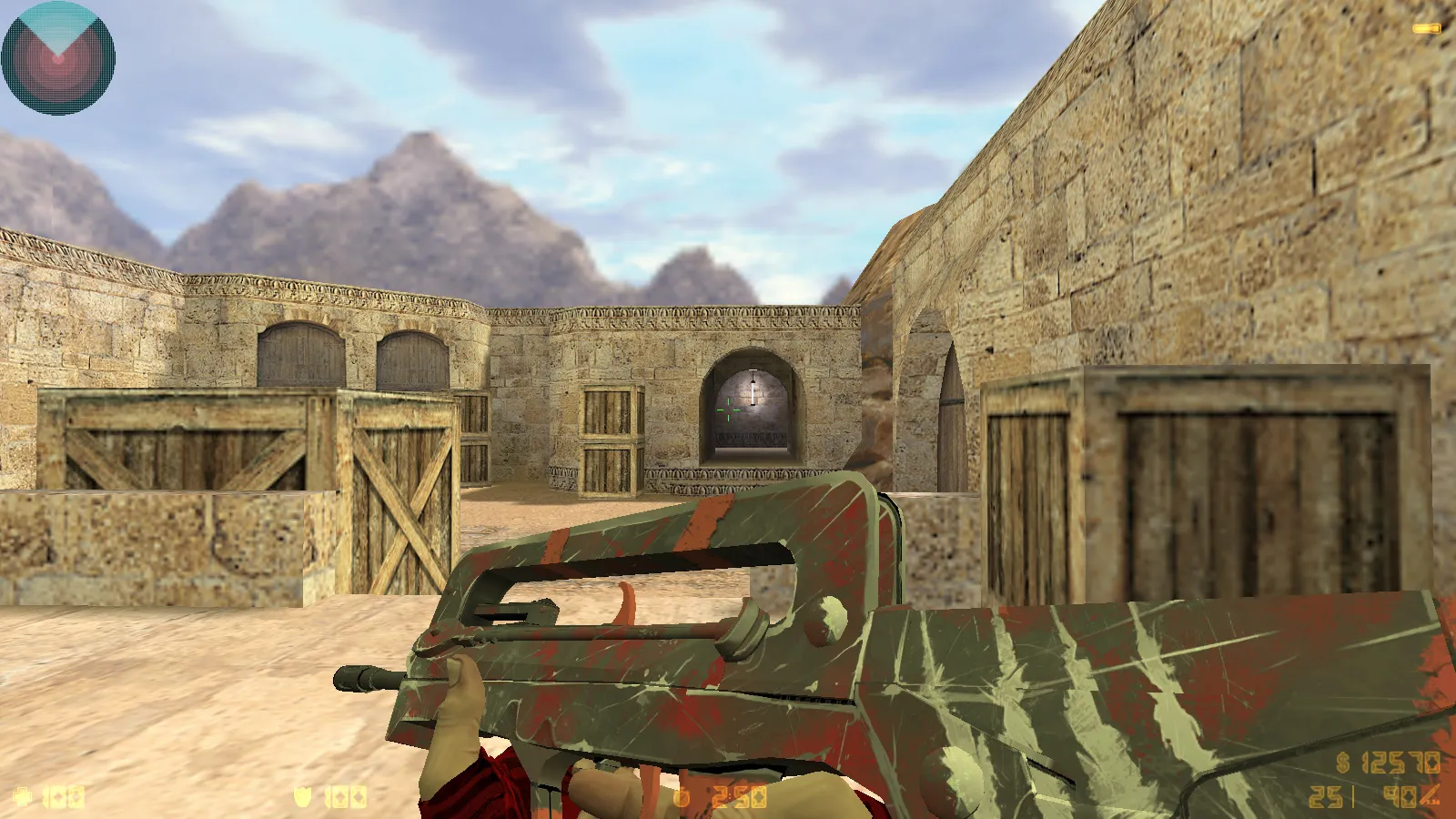Toggle the radar display in the corner

57,57
